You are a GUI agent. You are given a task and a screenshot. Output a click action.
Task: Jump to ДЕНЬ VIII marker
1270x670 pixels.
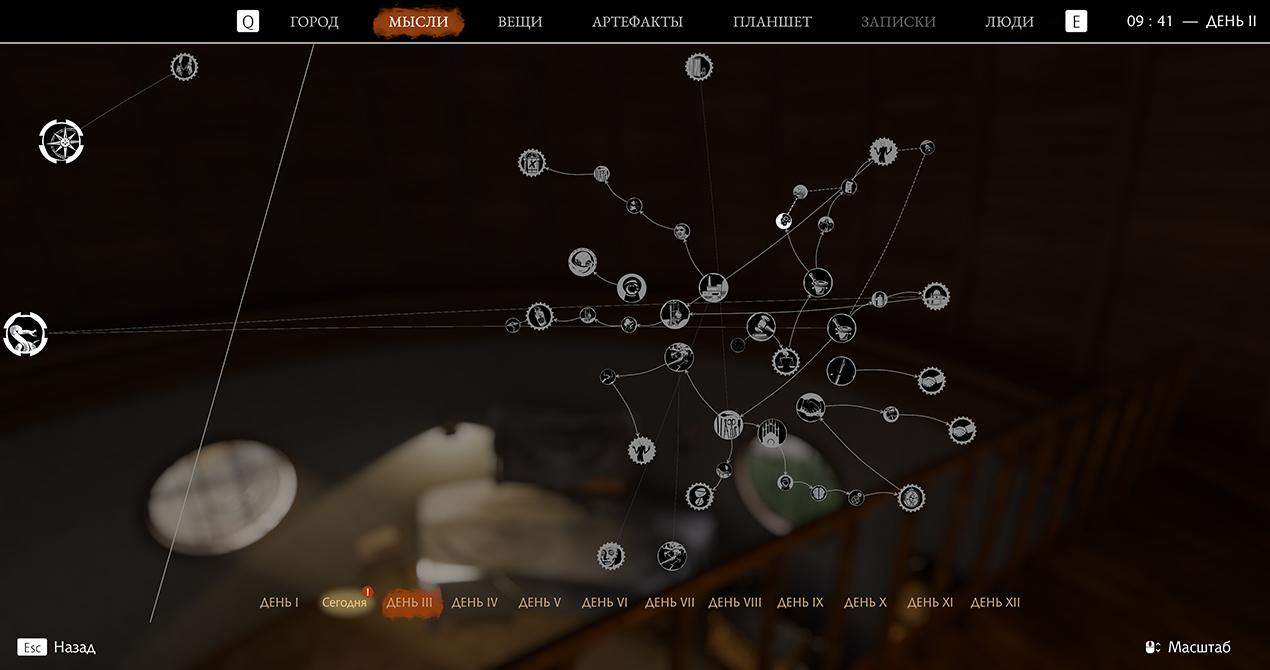pyautogui.click(x=735, y=603)
